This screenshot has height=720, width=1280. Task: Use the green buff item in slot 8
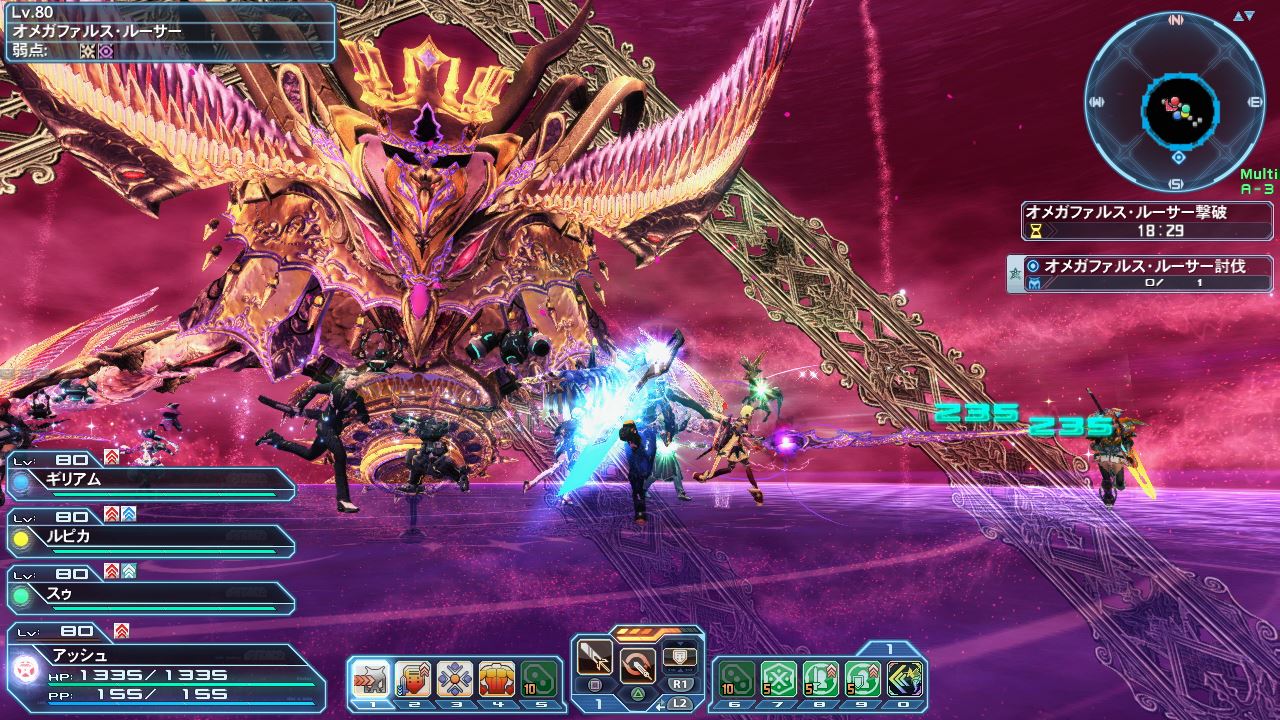tap(821, 679)
